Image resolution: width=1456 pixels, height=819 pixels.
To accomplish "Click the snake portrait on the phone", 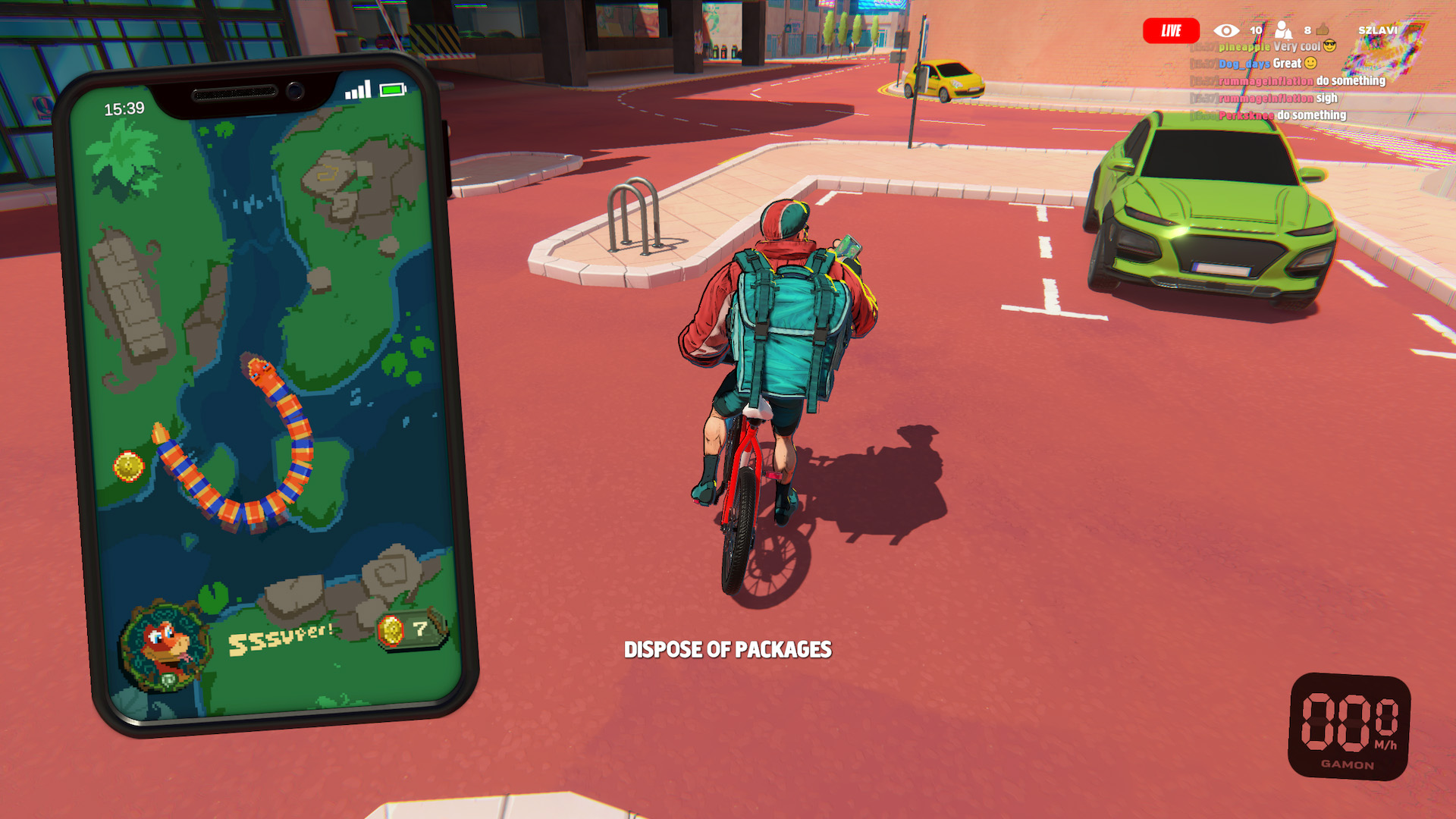I will coord(165,647).
